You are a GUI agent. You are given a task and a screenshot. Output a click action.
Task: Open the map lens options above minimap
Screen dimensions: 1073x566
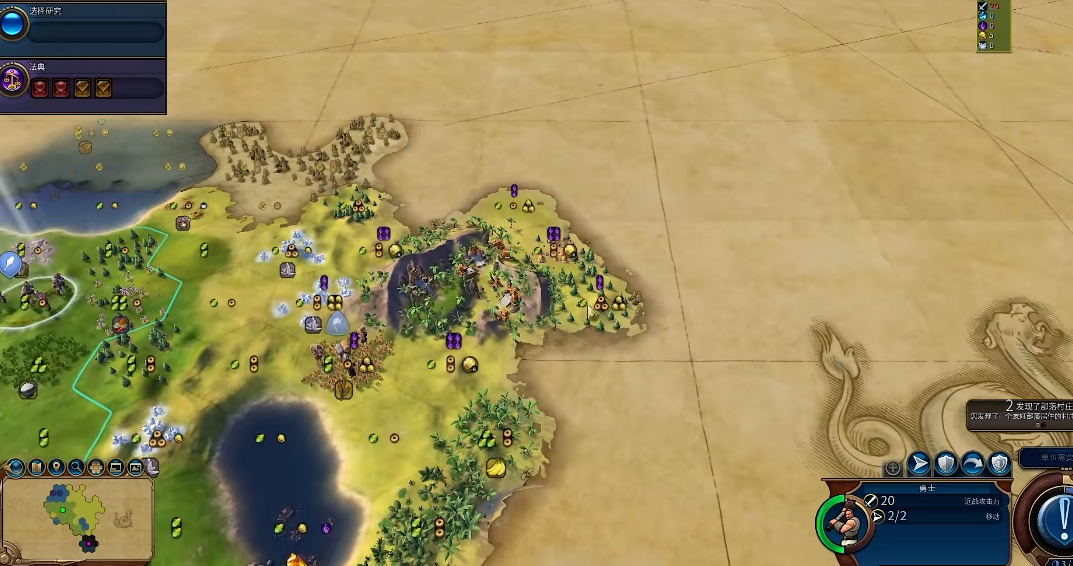36,466
